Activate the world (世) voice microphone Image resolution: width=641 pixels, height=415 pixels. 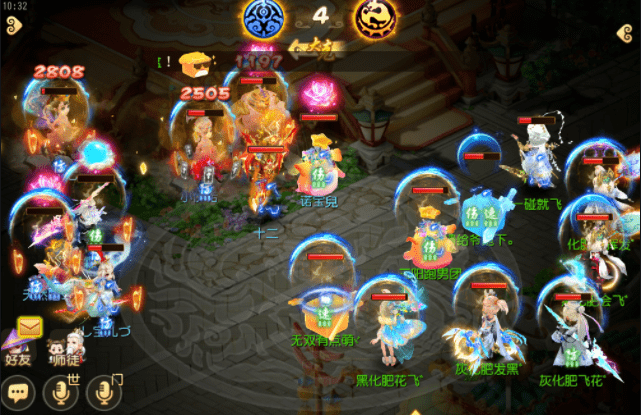click(x=62, y=391)
